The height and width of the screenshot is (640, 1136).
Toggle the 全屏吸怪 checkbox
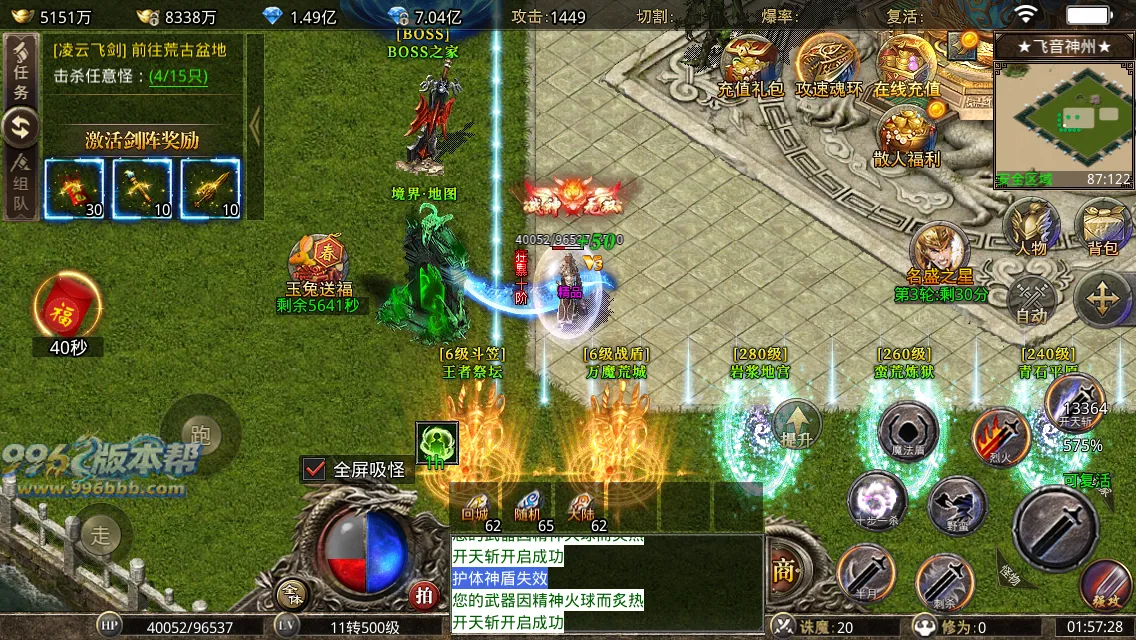tap(315, 469)
